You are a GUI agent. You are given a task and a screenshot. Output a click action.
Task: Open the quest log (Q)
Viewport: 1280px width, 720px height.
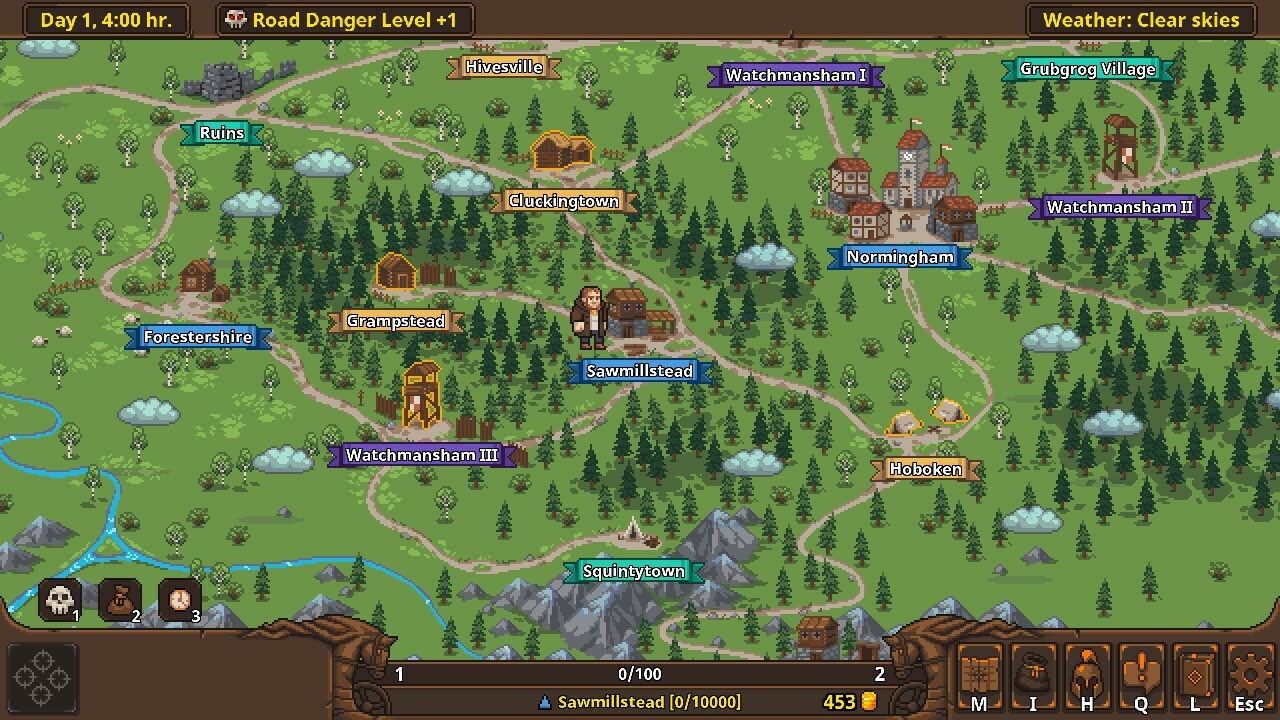[x=1141, y=676]
